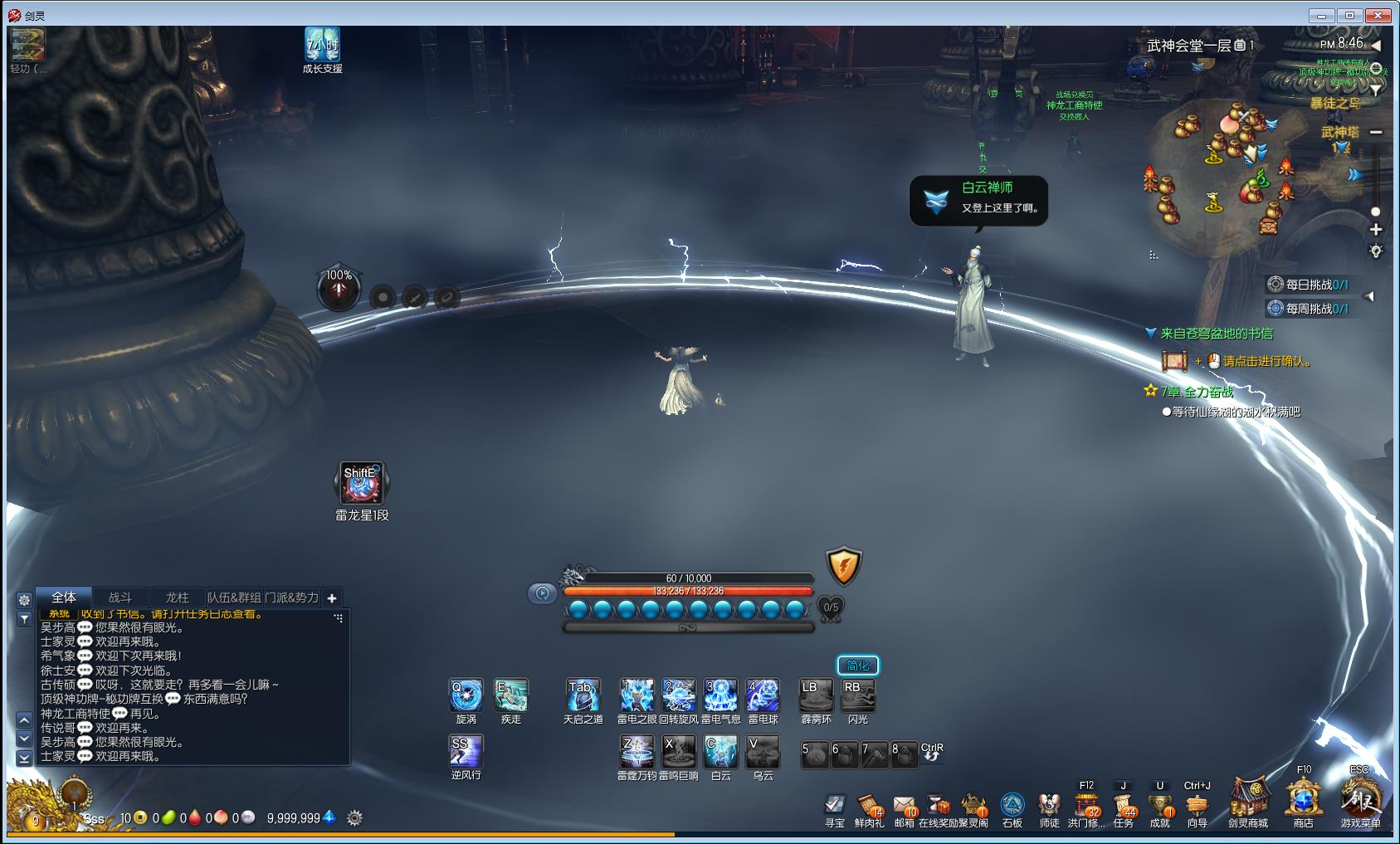This screenshot has height=844, width=1400.
Task: Add a new chat tab
Action: pos(332,598)
